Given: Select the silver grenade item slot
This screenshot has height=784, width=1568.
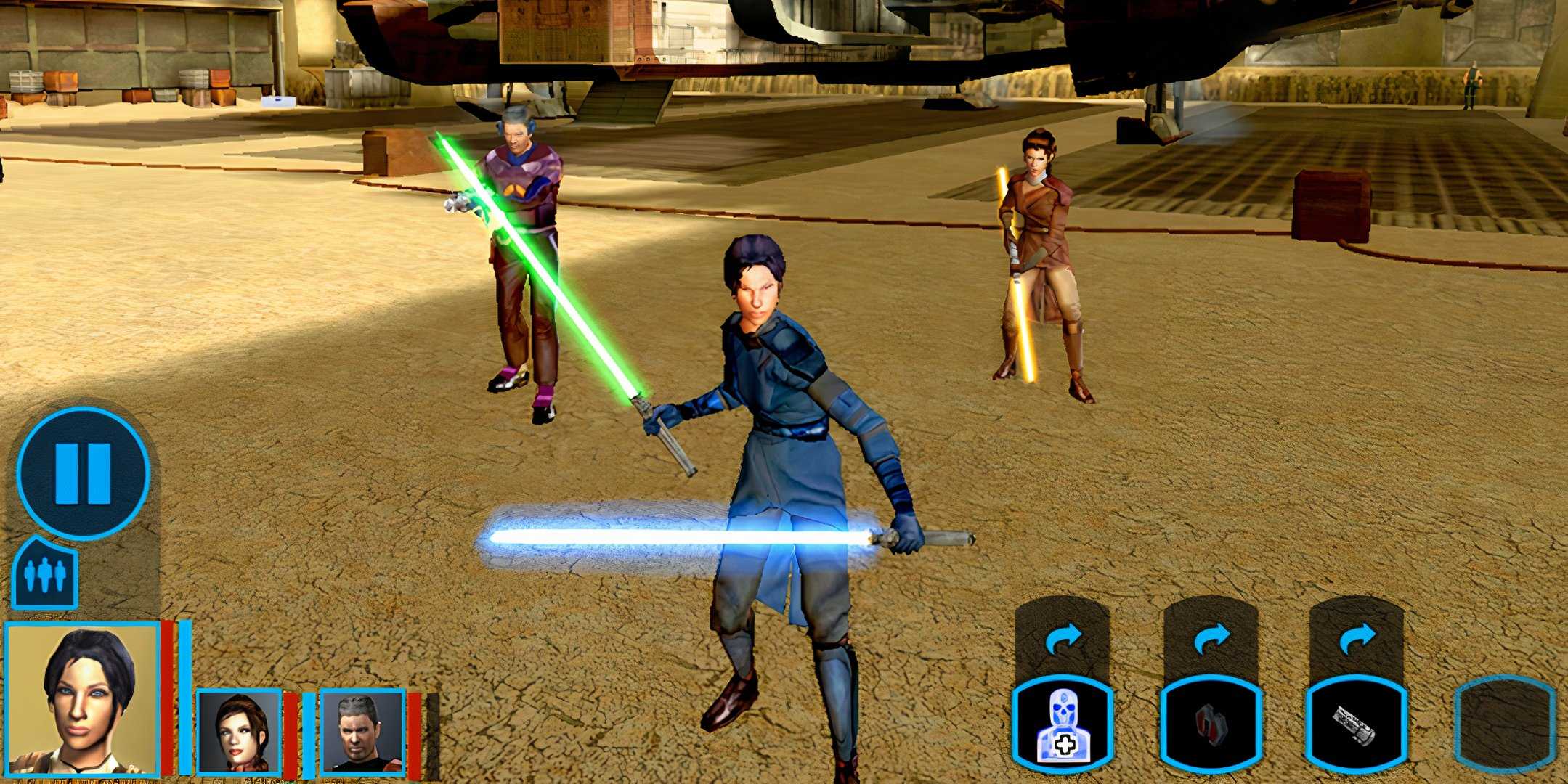Looking at the screenshot, I should [1356, 724].
